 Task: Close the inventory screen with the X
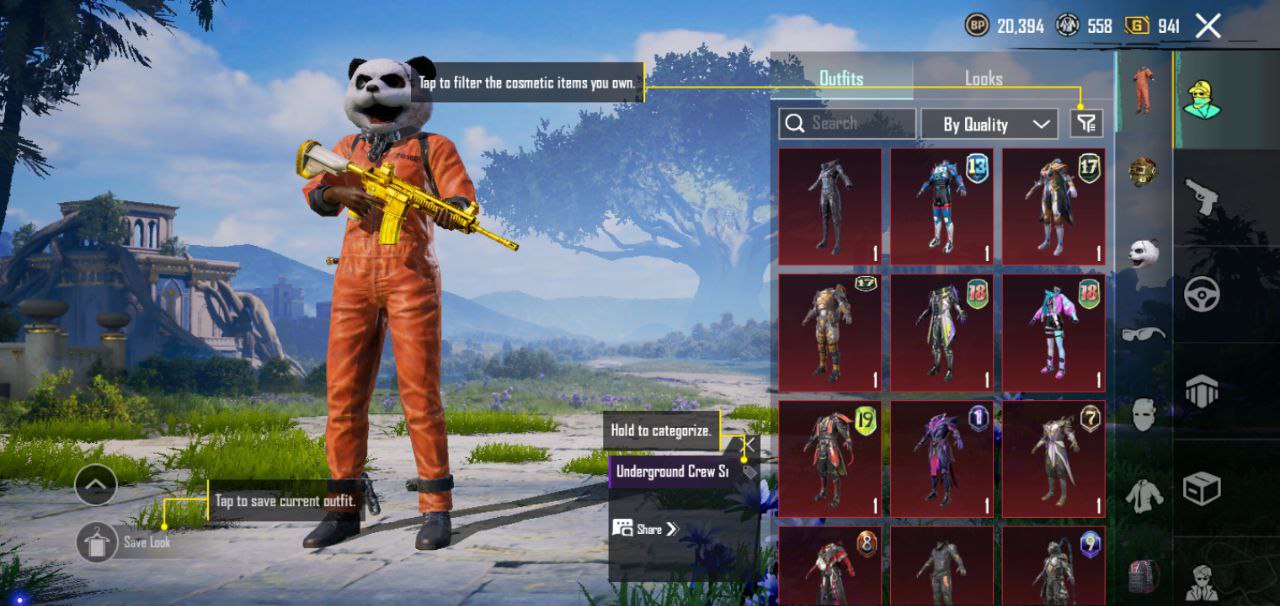pyautogui.click(x=1208, y=26)
